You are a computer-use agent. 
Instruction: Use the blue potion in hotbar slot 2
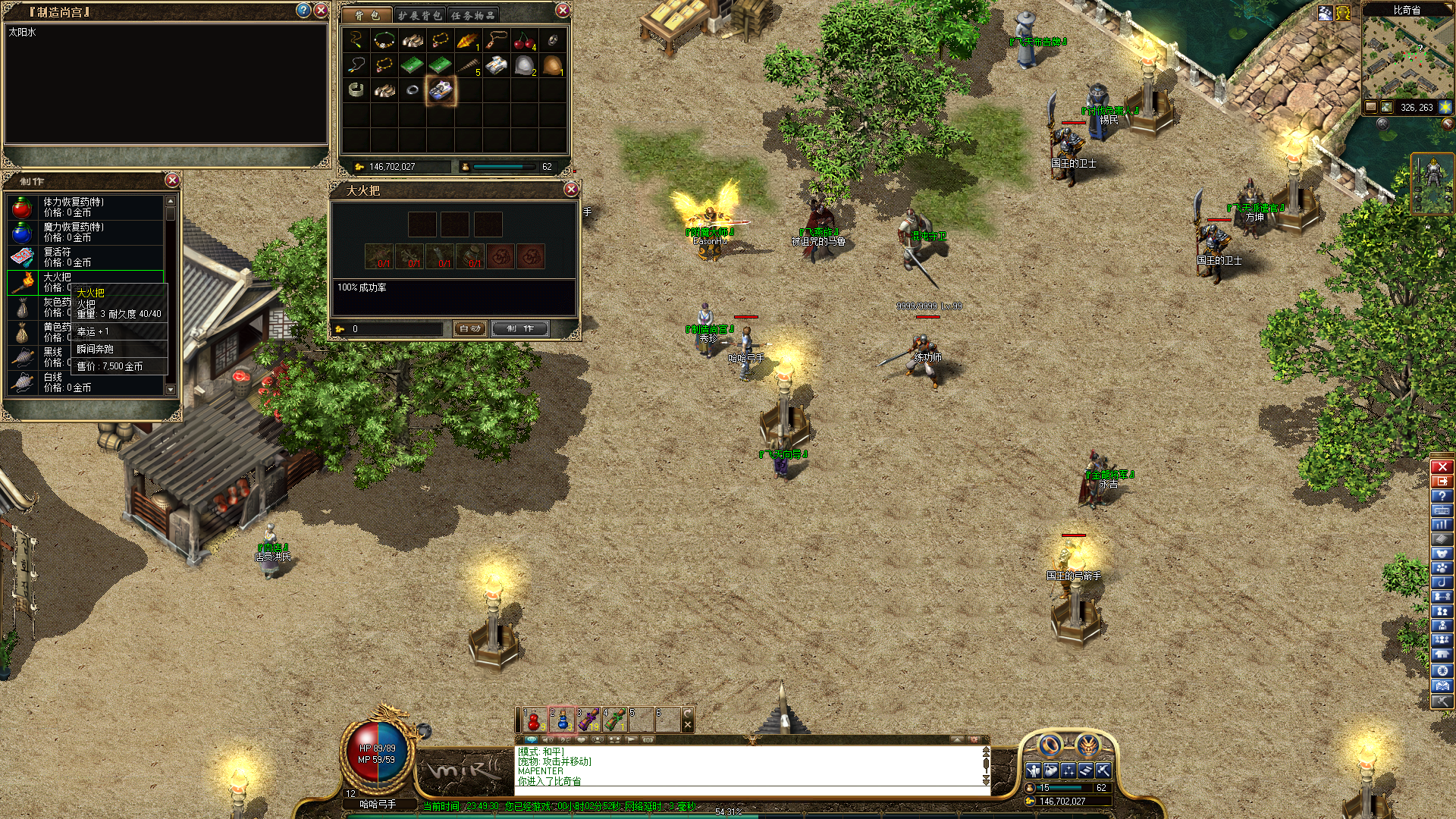pos(562,720)
